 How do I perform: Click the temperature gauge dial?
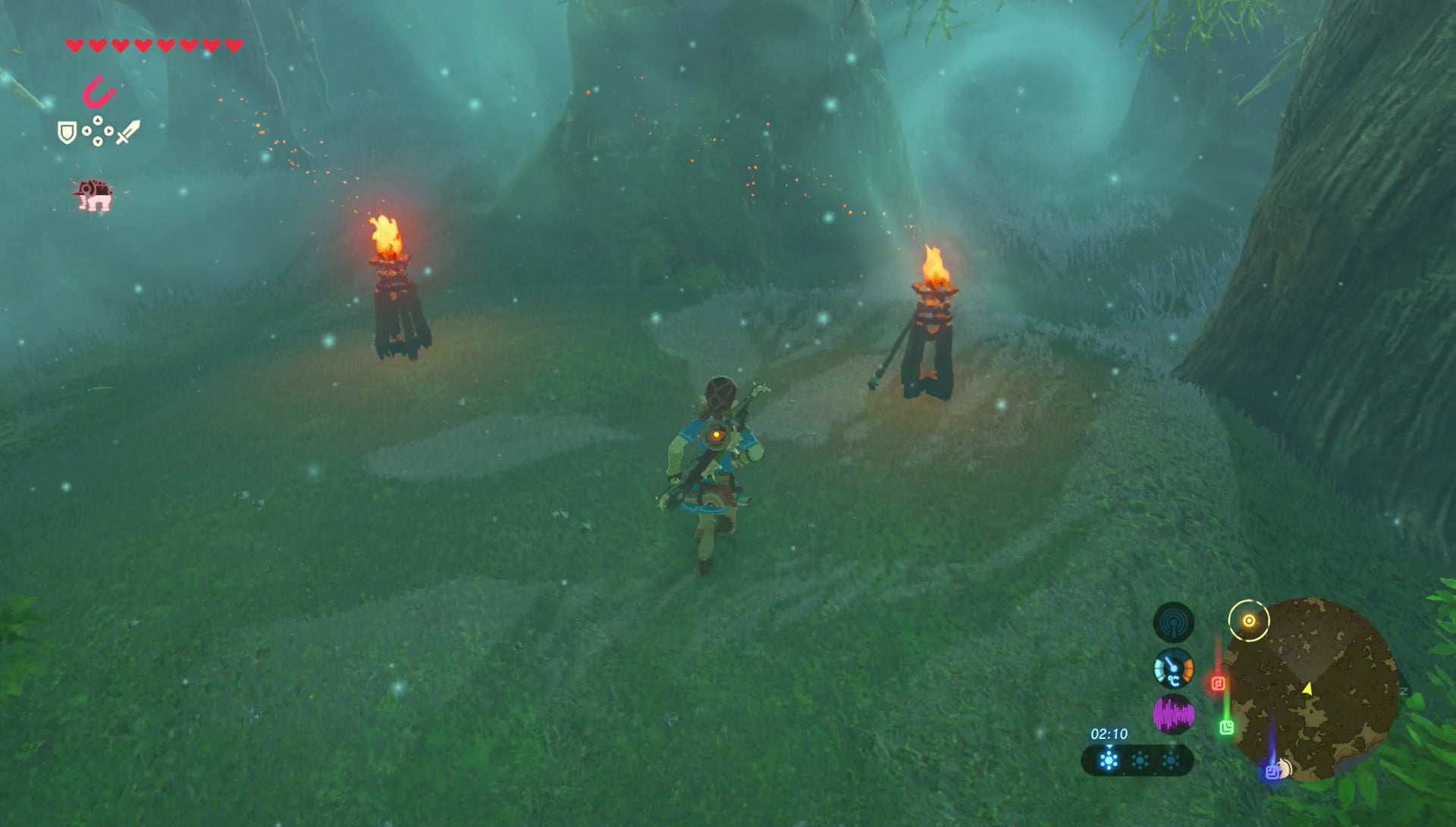(x=1174, y=669)
